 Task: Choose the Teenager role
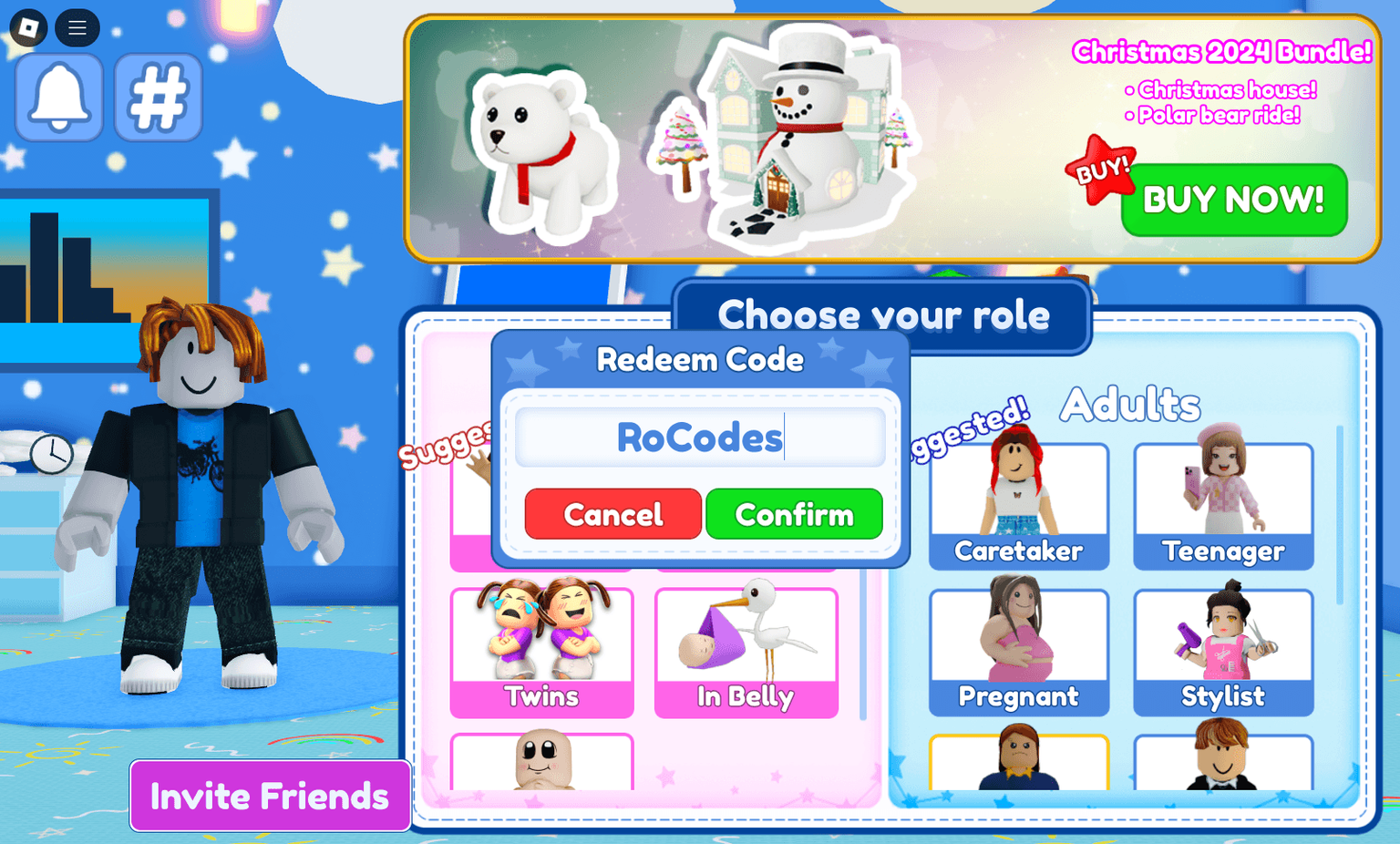click(x=1222, y=501)
